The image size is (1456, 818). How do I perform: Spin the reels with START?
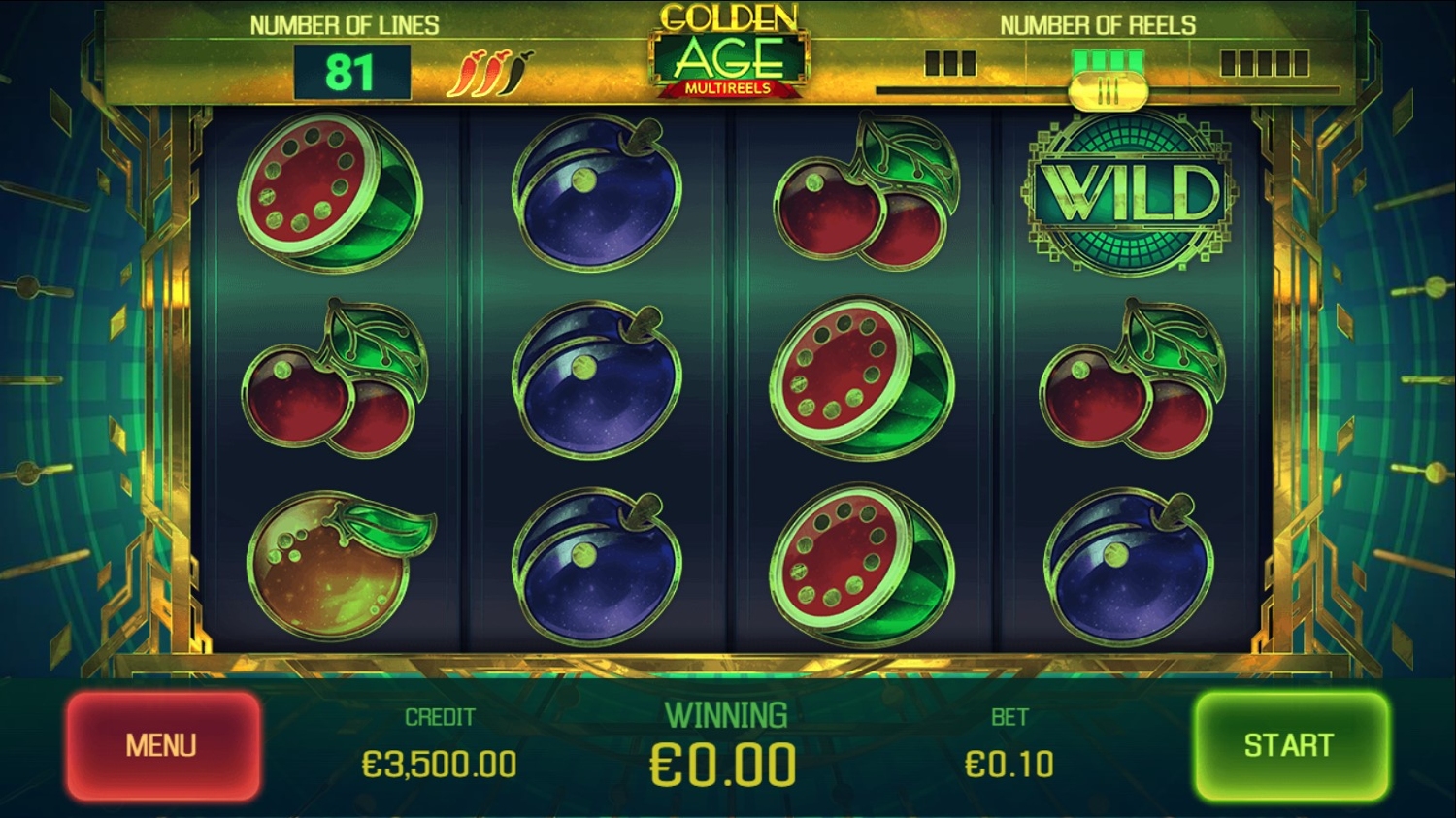(x=1290, y=745)
